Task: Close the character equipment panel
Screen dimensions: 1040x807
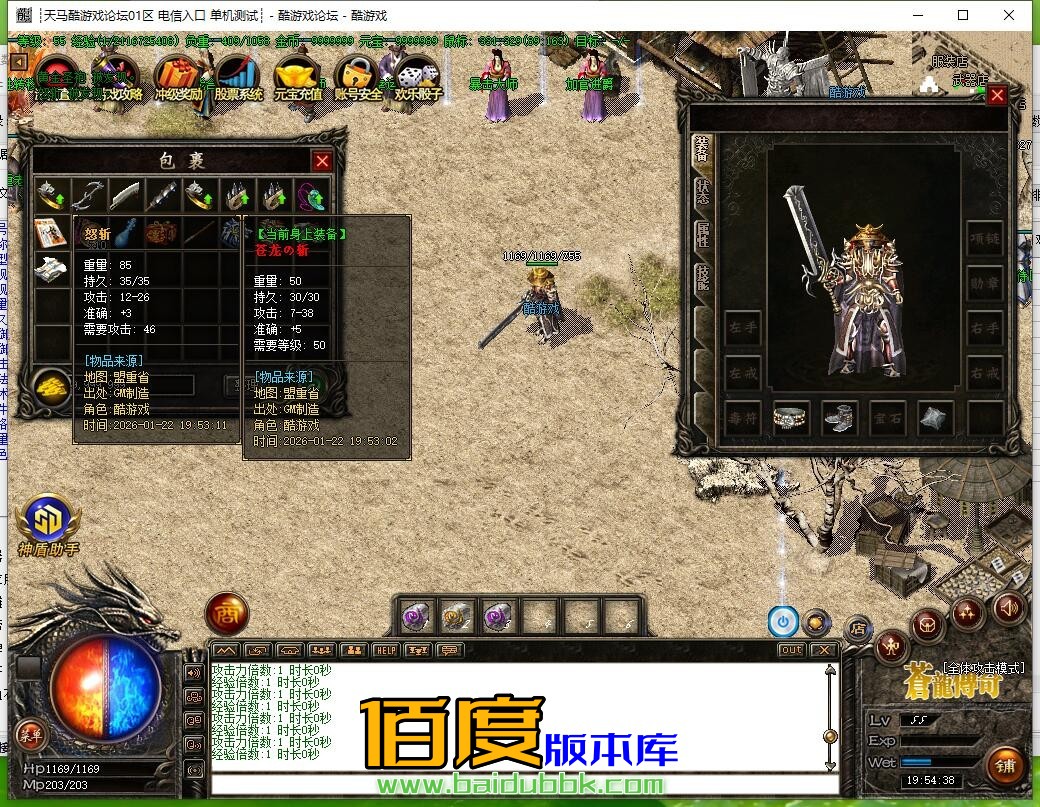Action: click(997, 96)
